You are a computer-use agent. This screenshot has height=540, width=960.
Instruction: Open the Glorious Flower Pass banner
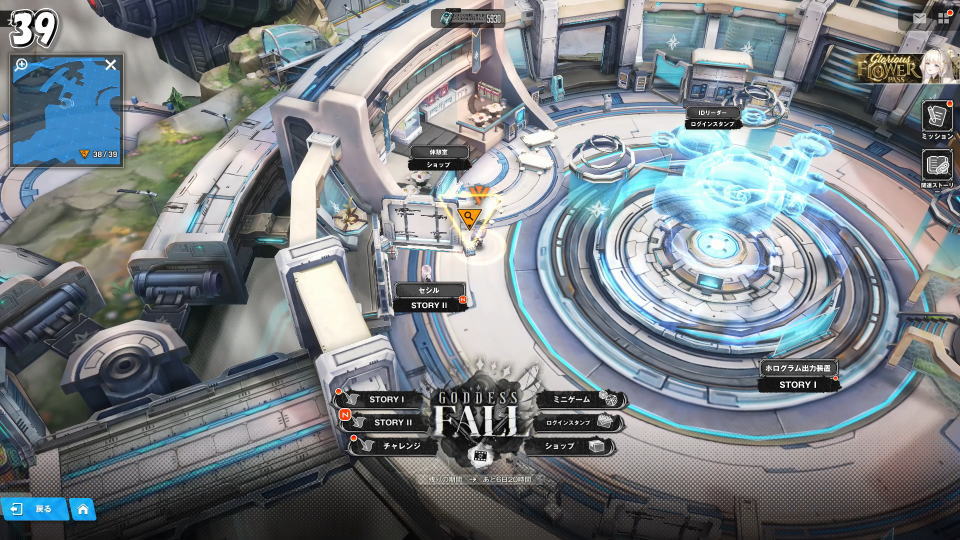[904, 67]
